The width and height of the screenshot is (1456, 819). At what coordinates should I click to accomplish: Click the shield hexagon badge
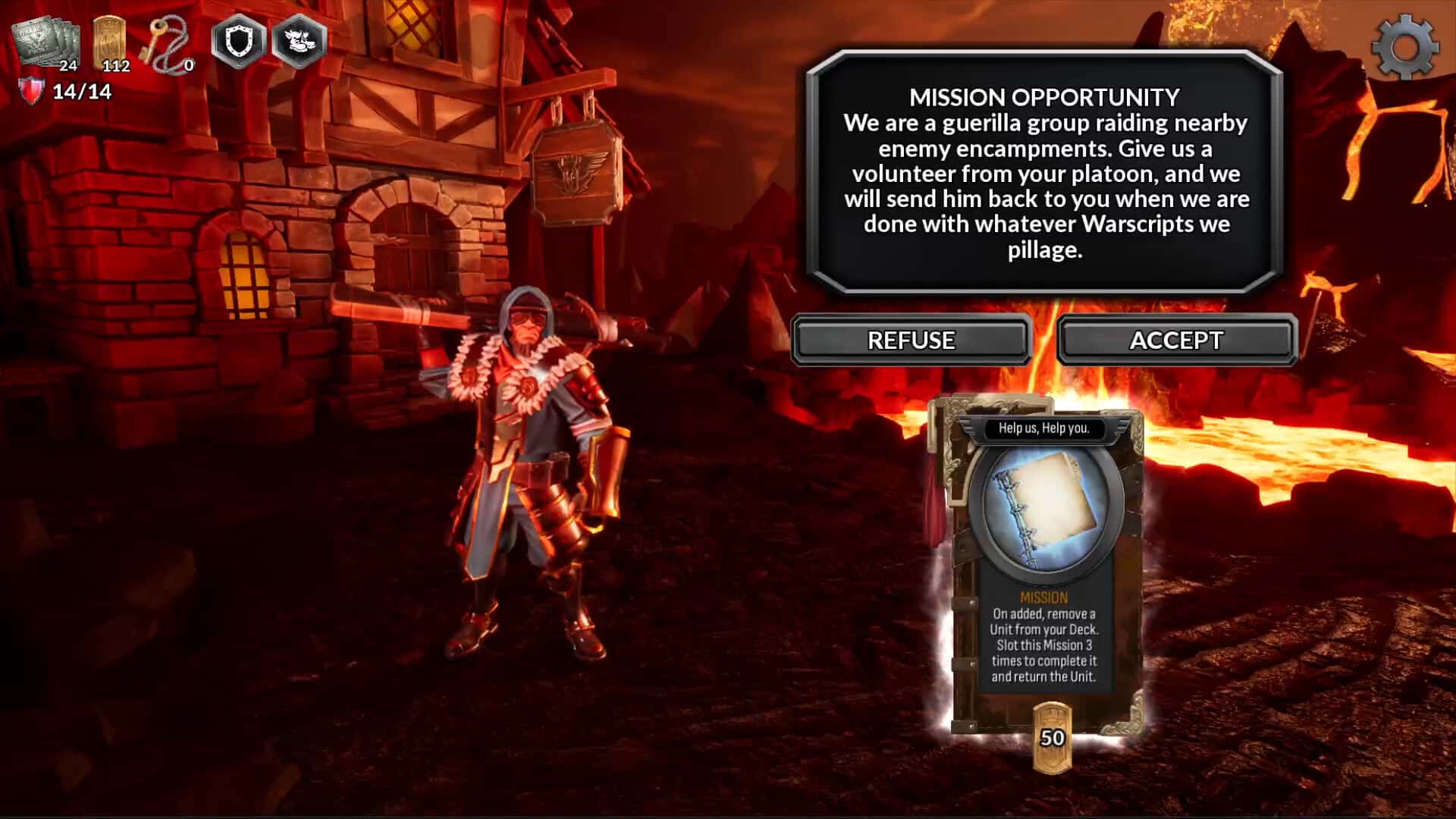pyautogui.click(x=238, y=41)
